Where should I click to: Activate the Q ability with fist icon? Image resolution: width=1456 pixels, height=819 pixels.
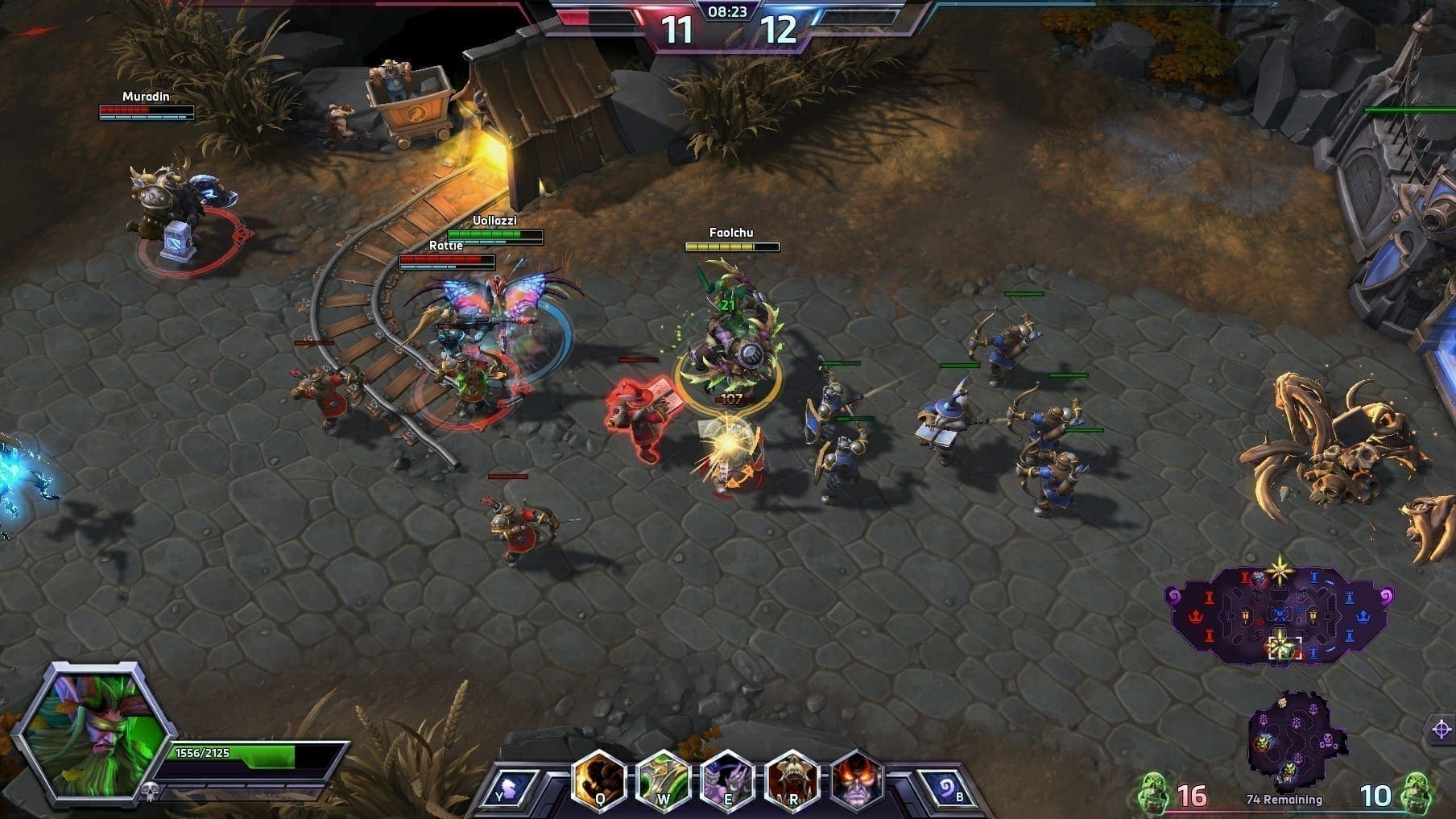(599, 780)
